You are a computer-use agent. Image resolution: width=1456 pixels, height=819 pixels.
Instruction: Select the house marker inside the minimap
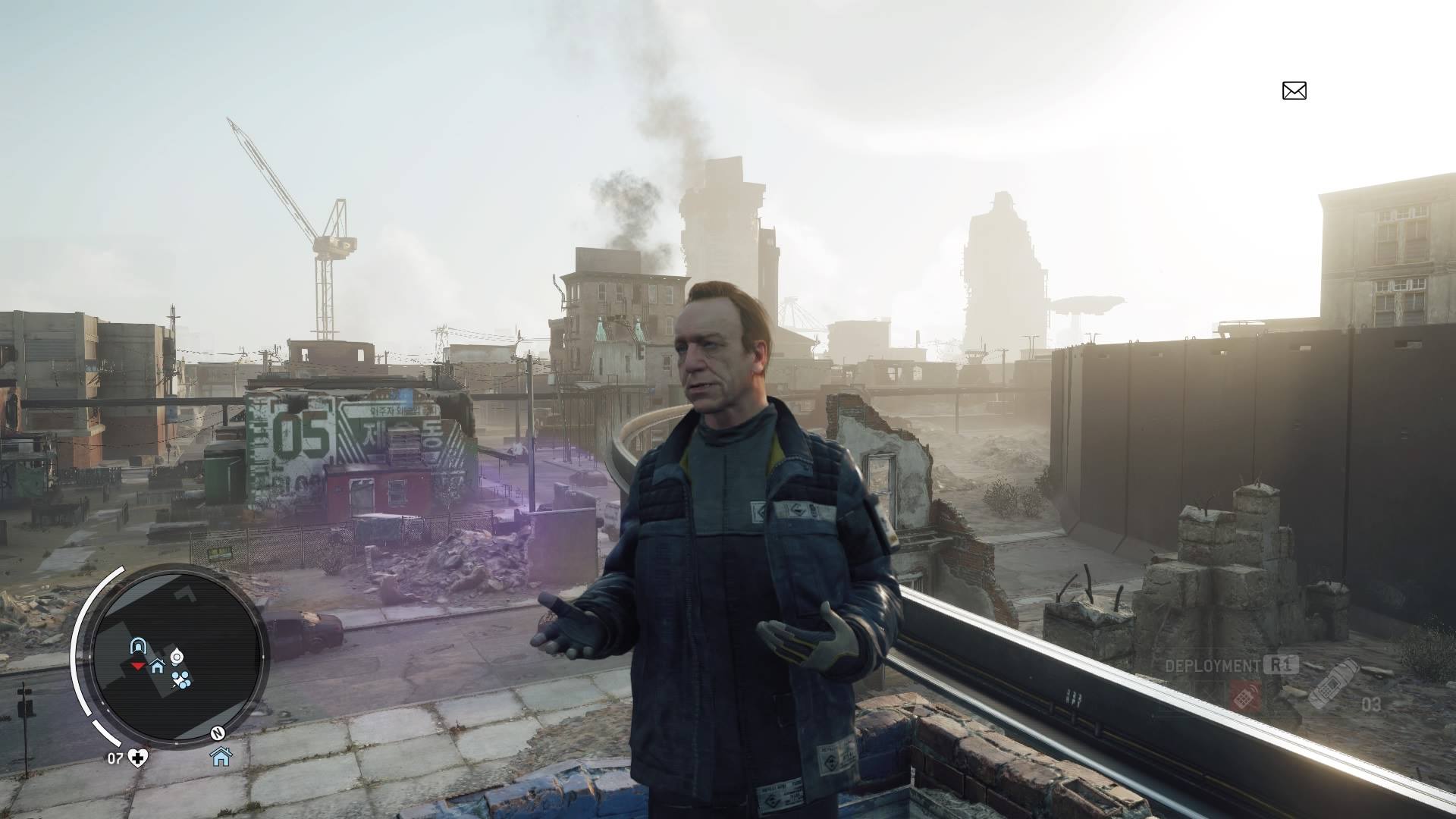pyautogui.click(x=158, y=667)
